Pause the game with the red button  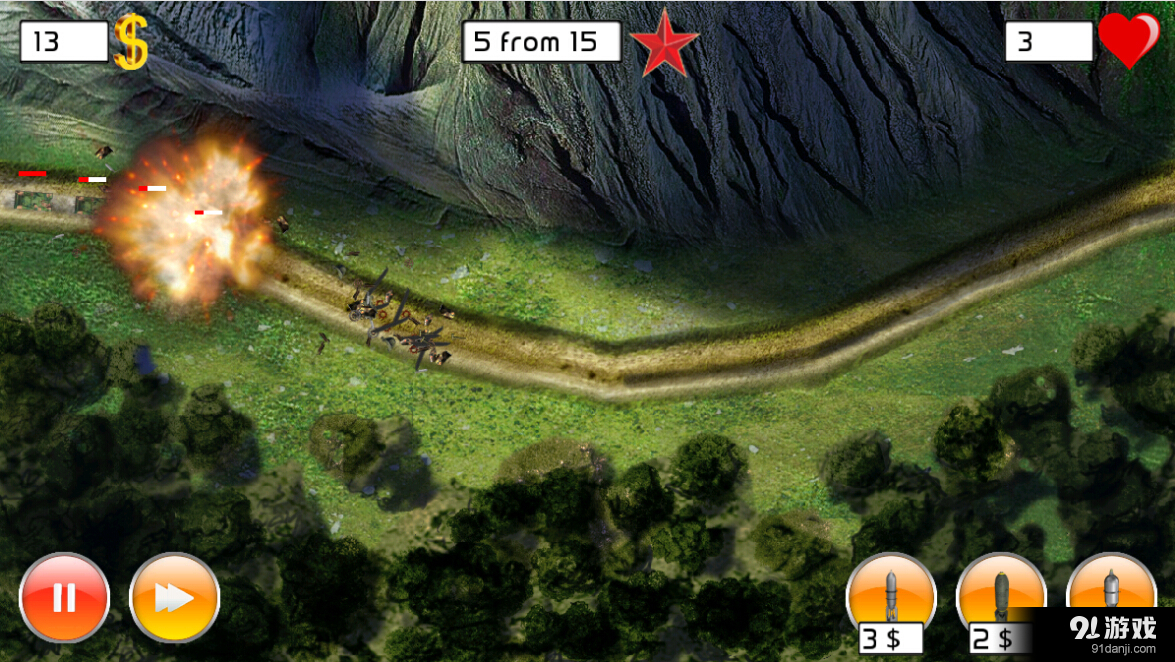click(x=64, y=597)
